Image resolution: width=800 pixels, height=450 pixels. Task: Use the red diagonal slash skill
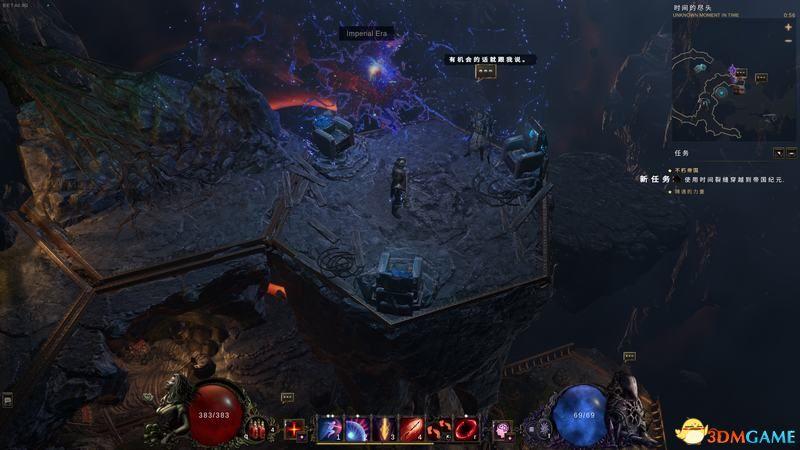pos(411,429)
